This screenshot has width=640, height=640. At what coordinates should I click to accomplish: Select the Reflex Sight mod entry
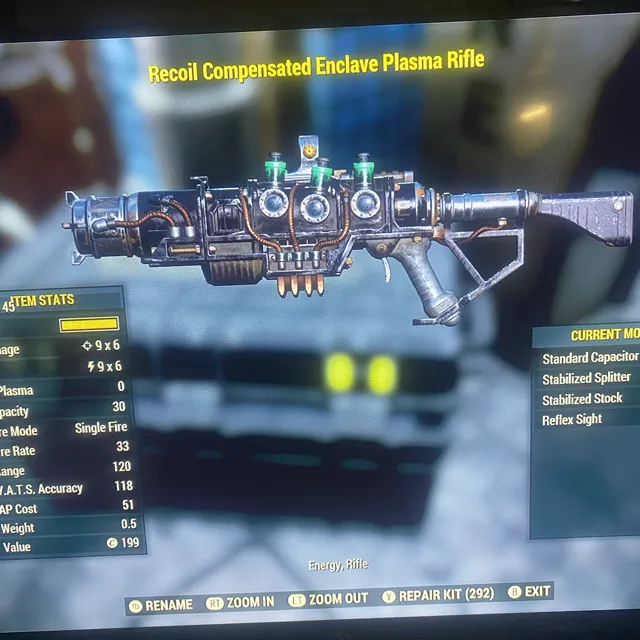coord(572,419)
